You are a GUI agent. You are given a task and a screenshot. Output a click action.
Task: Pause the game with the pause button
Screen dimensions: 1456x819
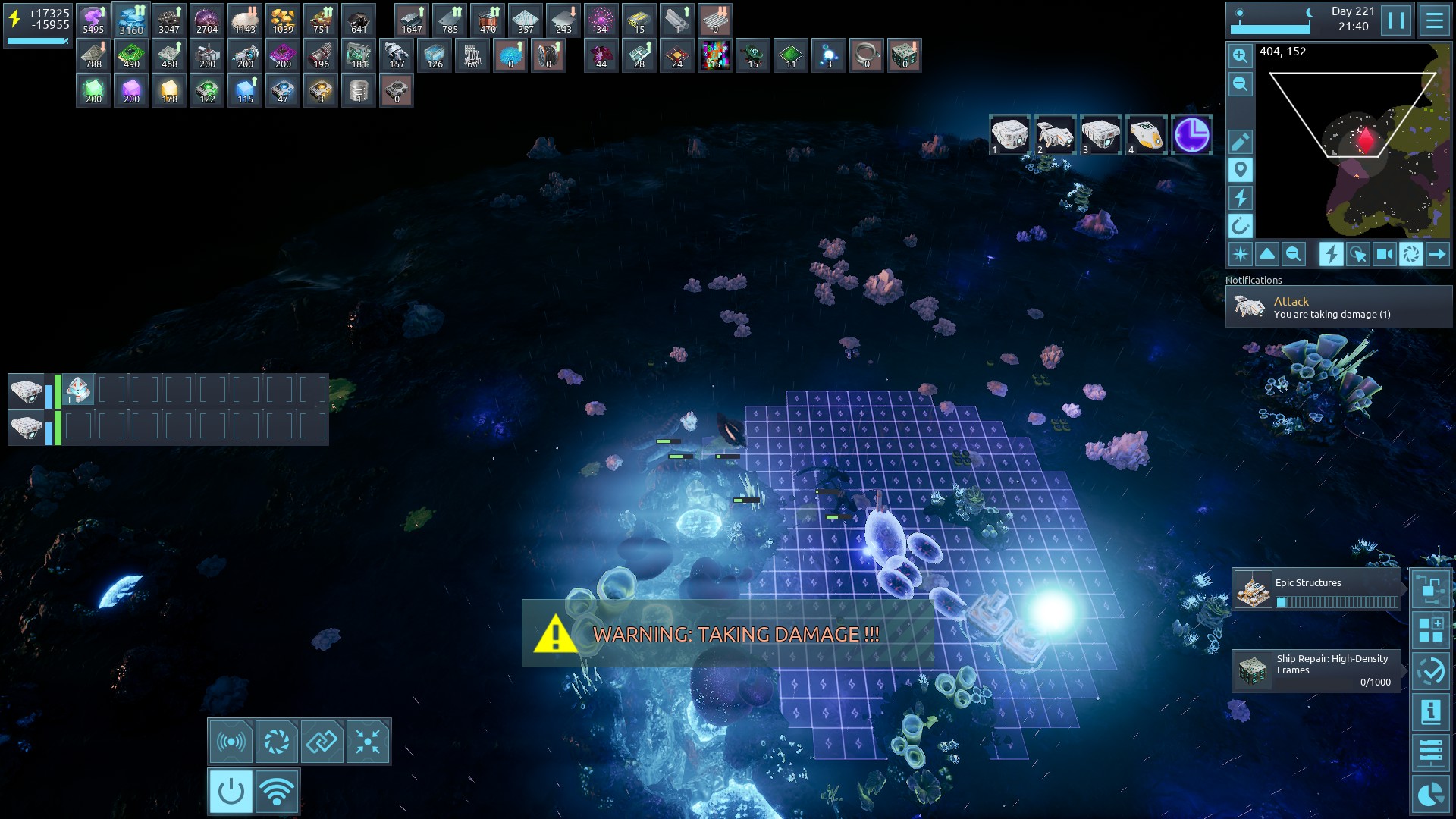[1396, 20]
